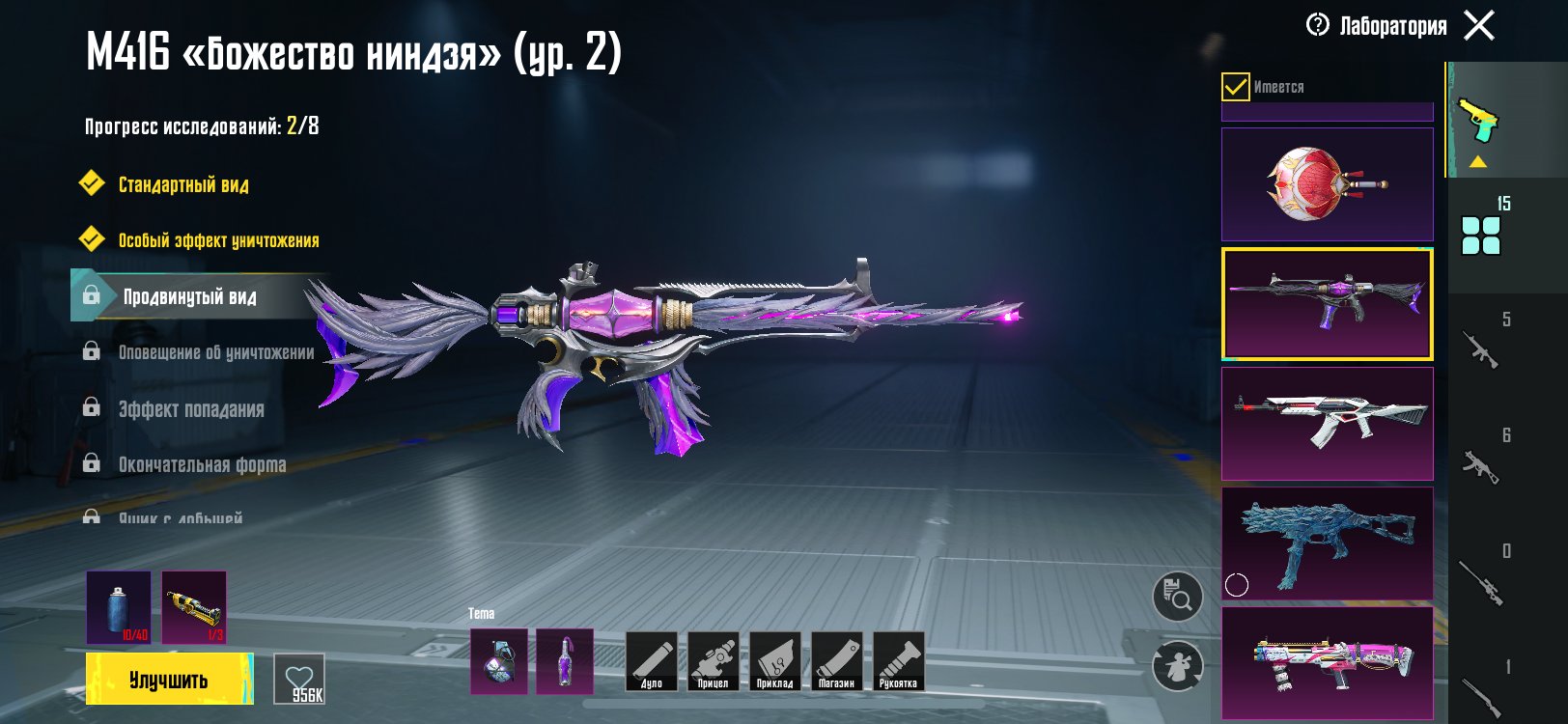The width and height of the screenshot is (1568, 724).
Task: Select the red-white pan skin thumbnail
Action: pyautogui.click(x=1327, y=183)
